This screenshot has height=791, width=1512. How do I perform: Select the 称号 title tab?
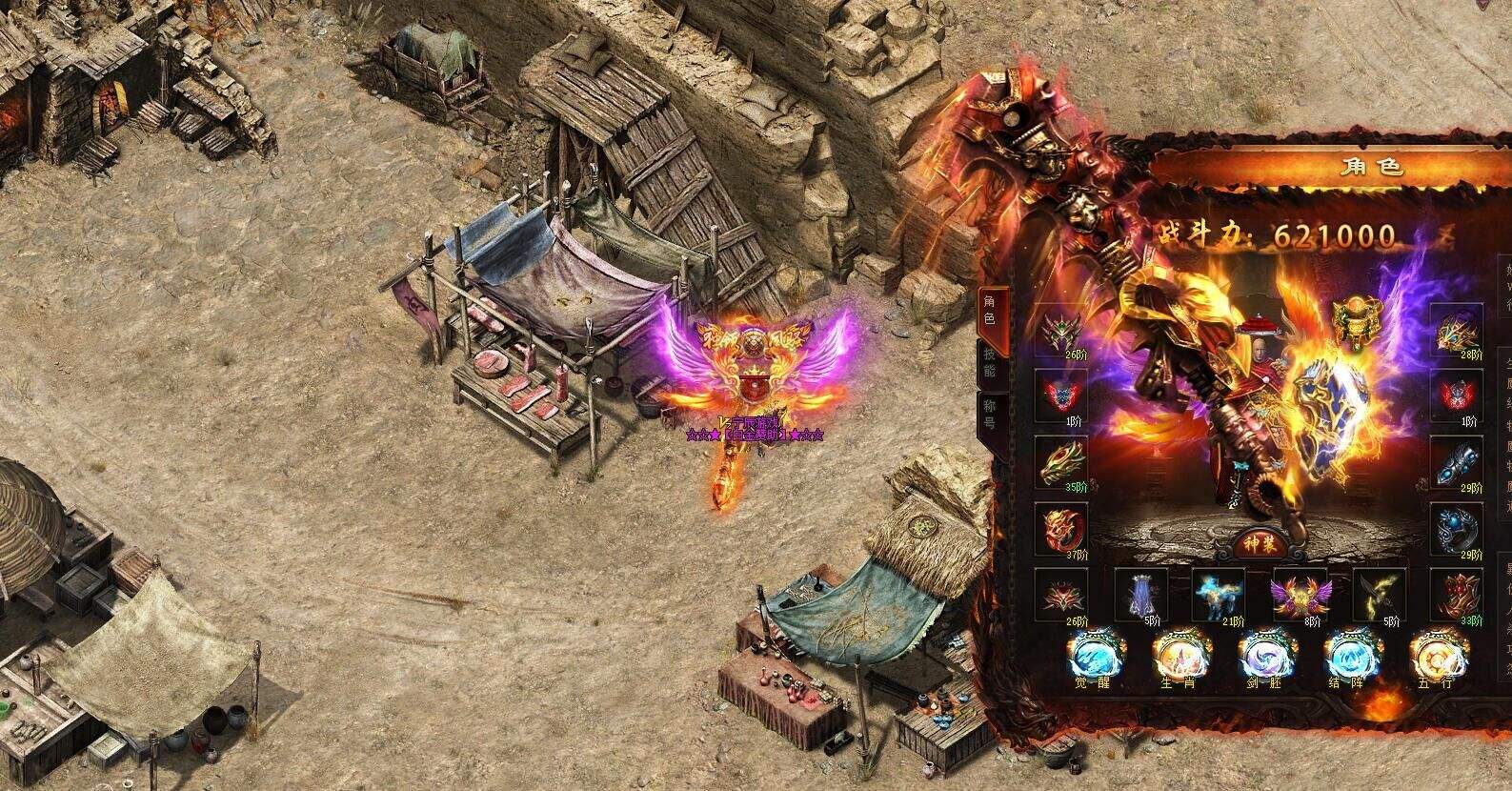coord(988,416)
